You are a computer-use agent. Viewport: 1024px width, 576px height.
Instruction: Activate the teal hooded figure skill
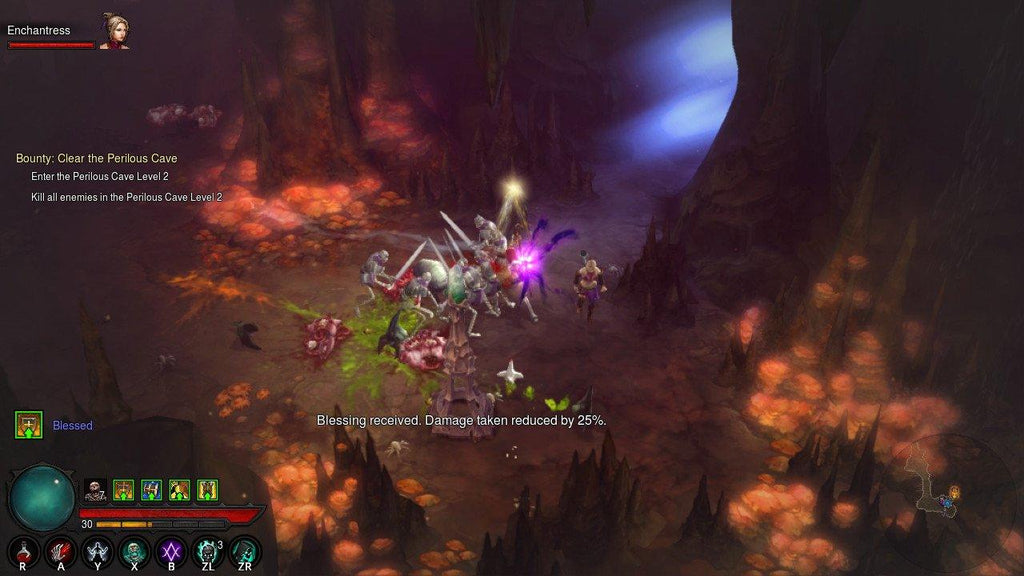pyautogui.click(x=243, y=551)
